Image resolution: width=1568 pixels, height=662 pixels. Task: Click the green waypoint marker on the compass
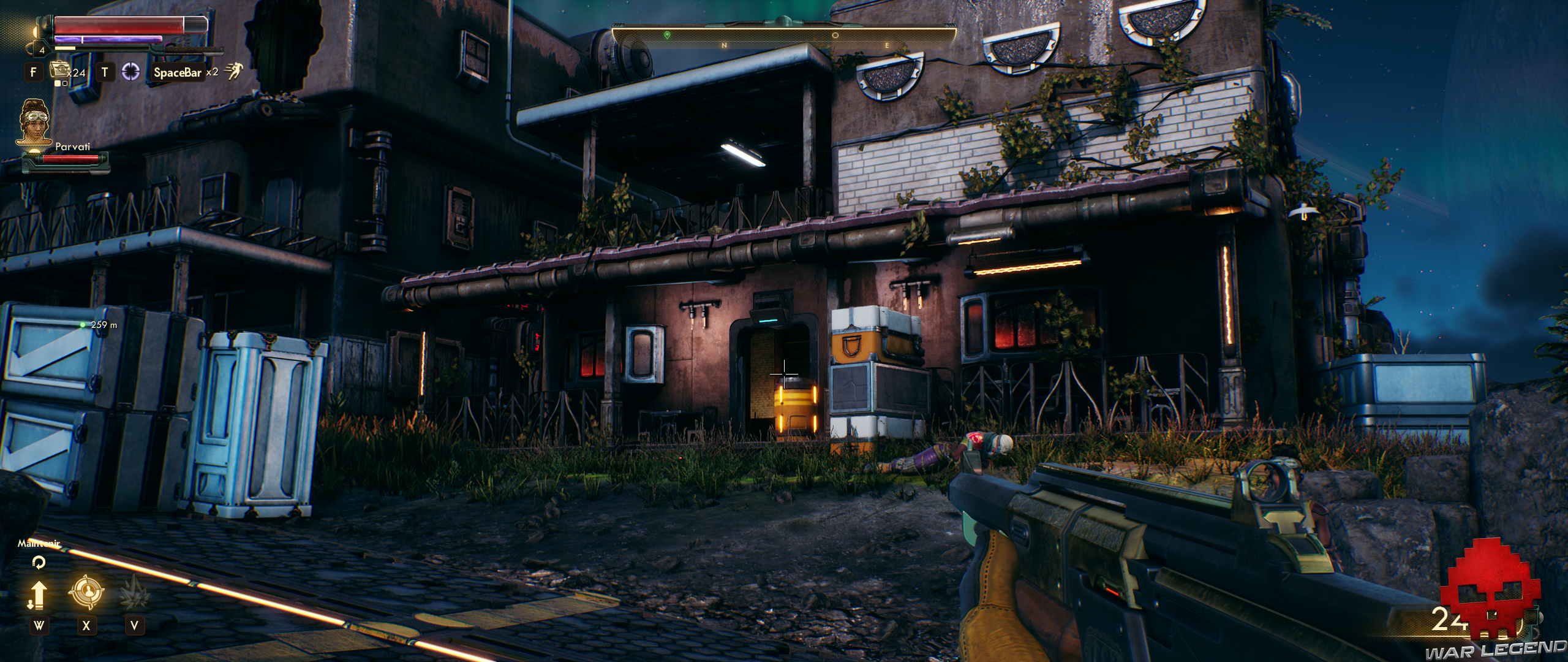(x=668, y=36)
